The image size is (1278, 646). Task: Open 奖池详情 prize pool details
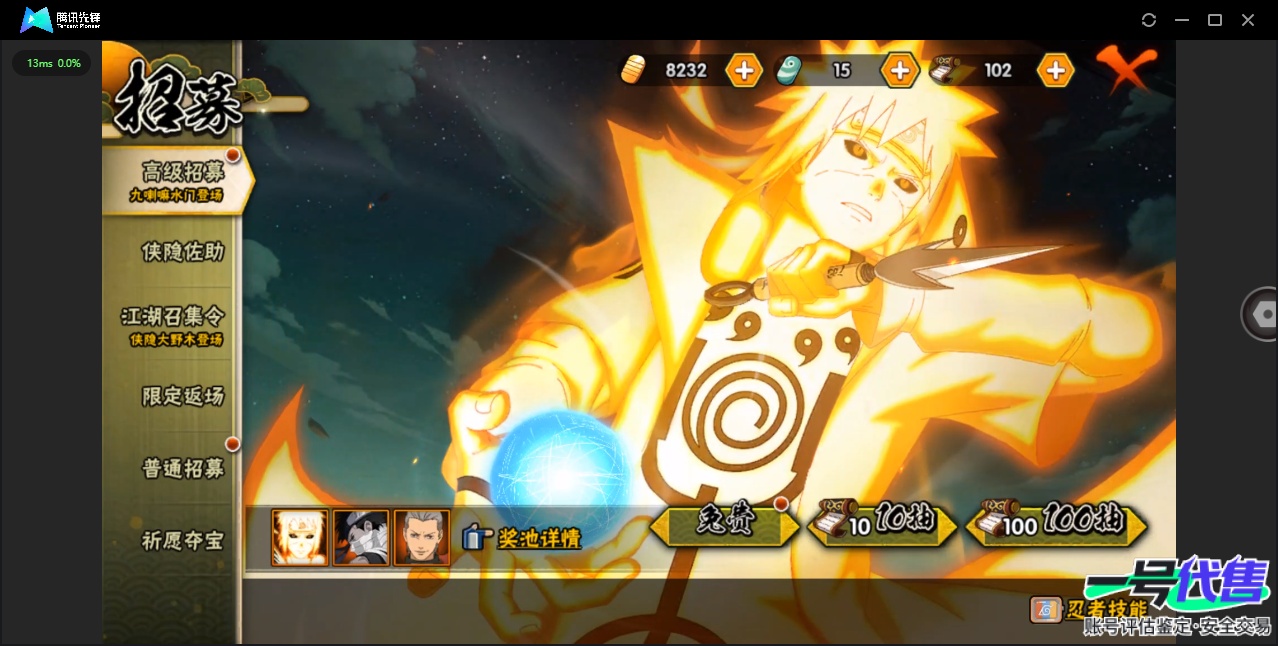tap(523, 538)
